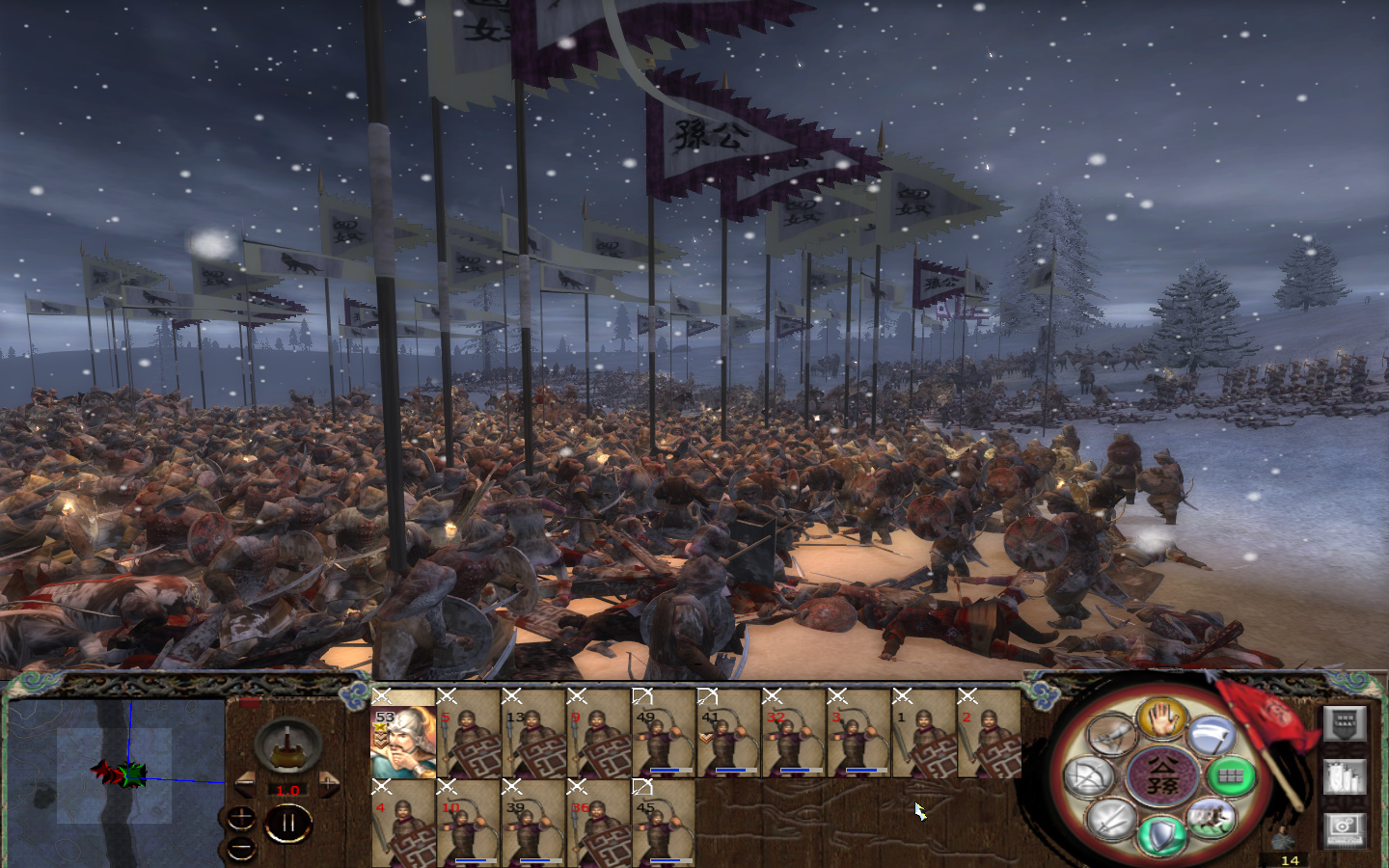
Task: Select the general's portrait unit card
Action: pyautogui.click(x=405, y=743)
